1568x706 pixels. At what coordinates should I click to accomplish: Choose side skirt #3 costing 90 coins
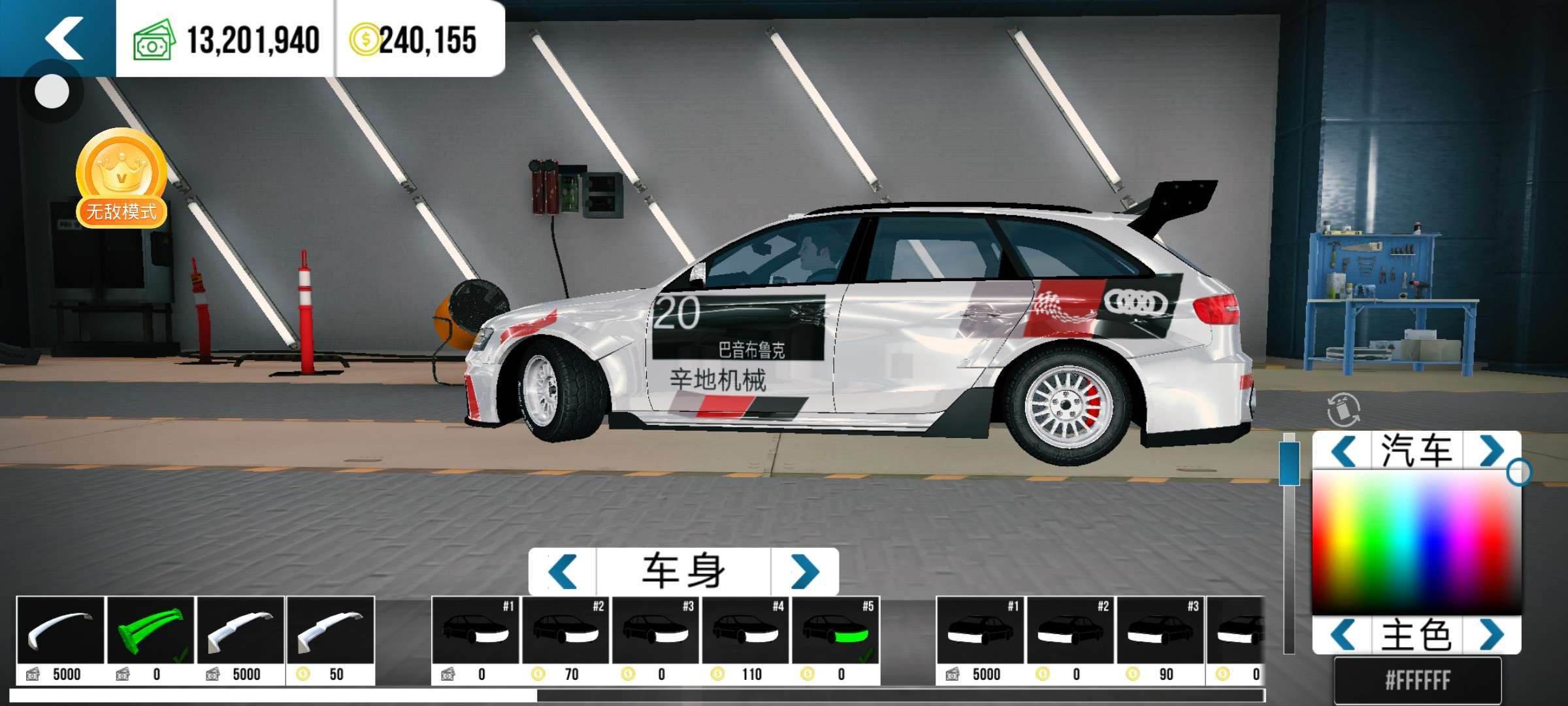point(1160,639)
